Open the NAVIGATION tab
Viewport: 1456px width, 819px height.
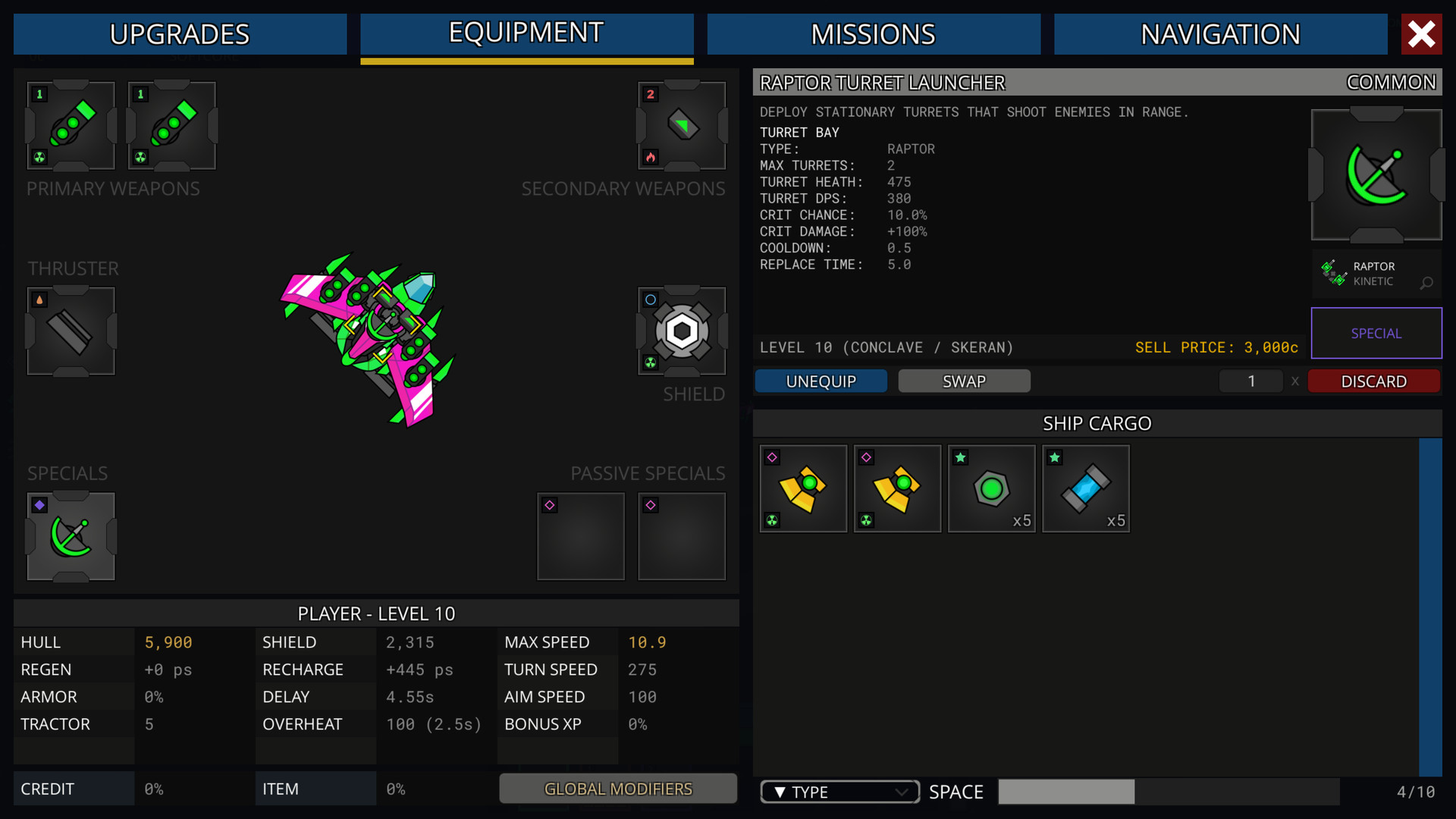(x=1220, y=33)
